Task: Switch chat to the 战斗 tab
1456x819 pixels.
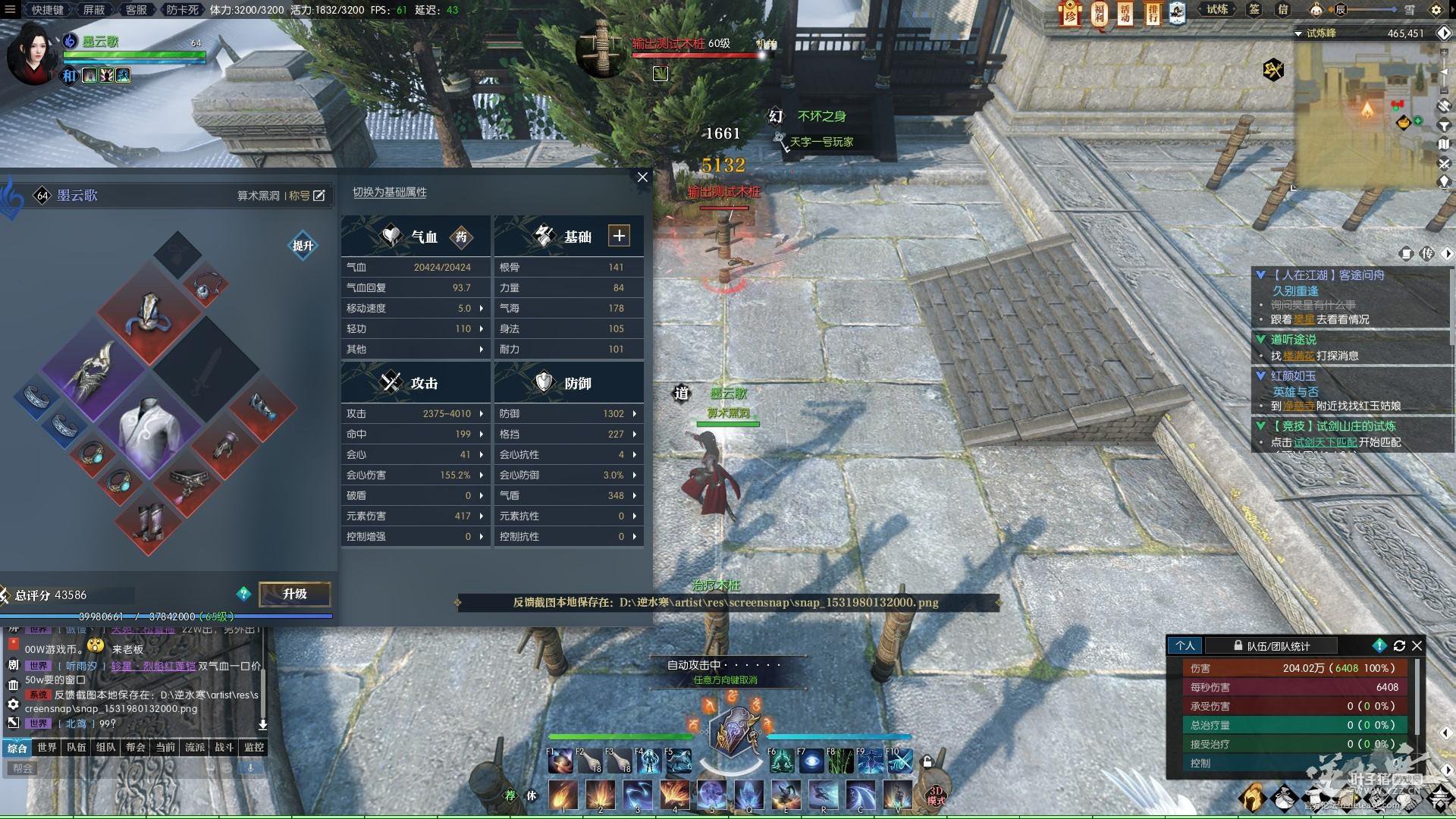Action: point(224,747)
